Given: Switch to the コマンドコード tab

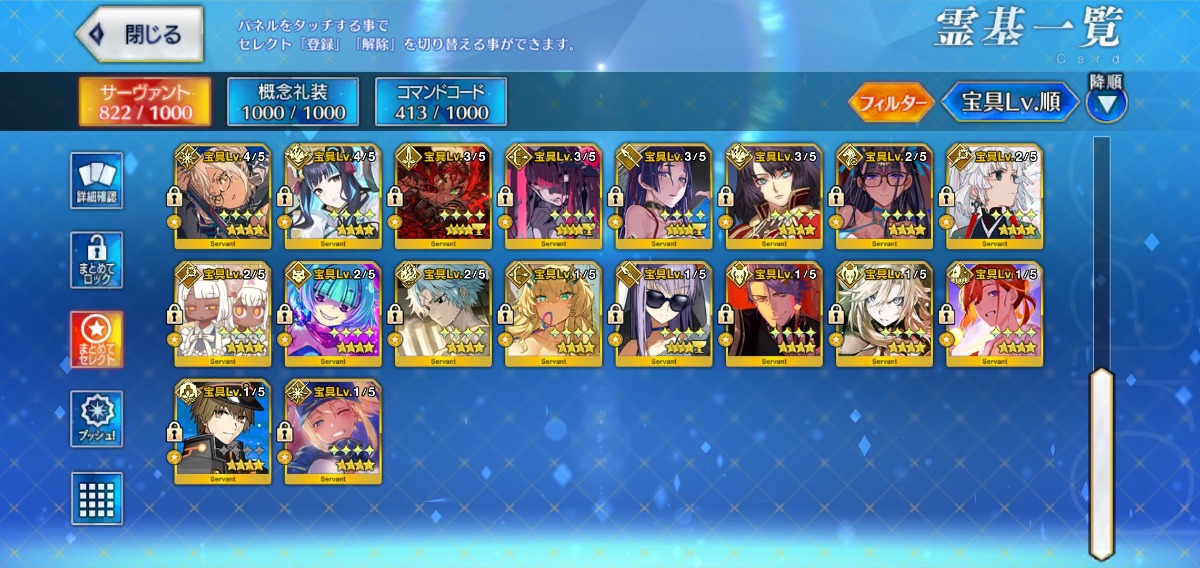Looking at the screenshot, I should 441,102.
